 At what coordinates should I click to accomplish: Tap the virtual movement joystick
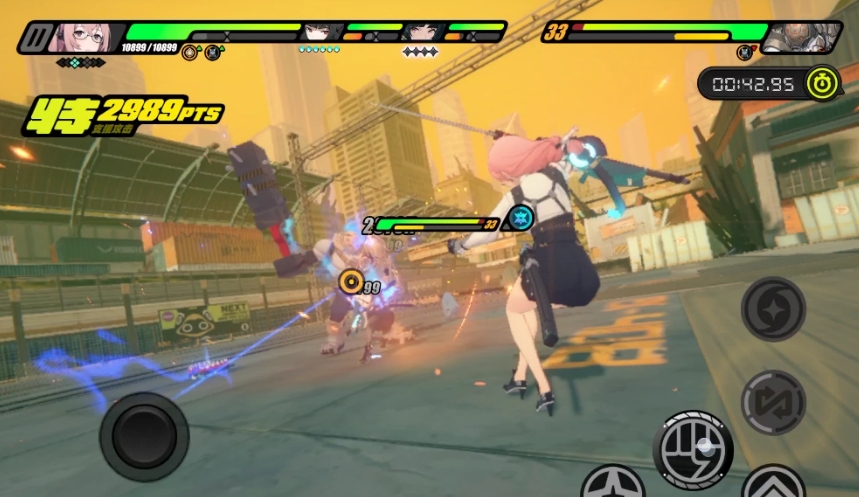(144, 436)
